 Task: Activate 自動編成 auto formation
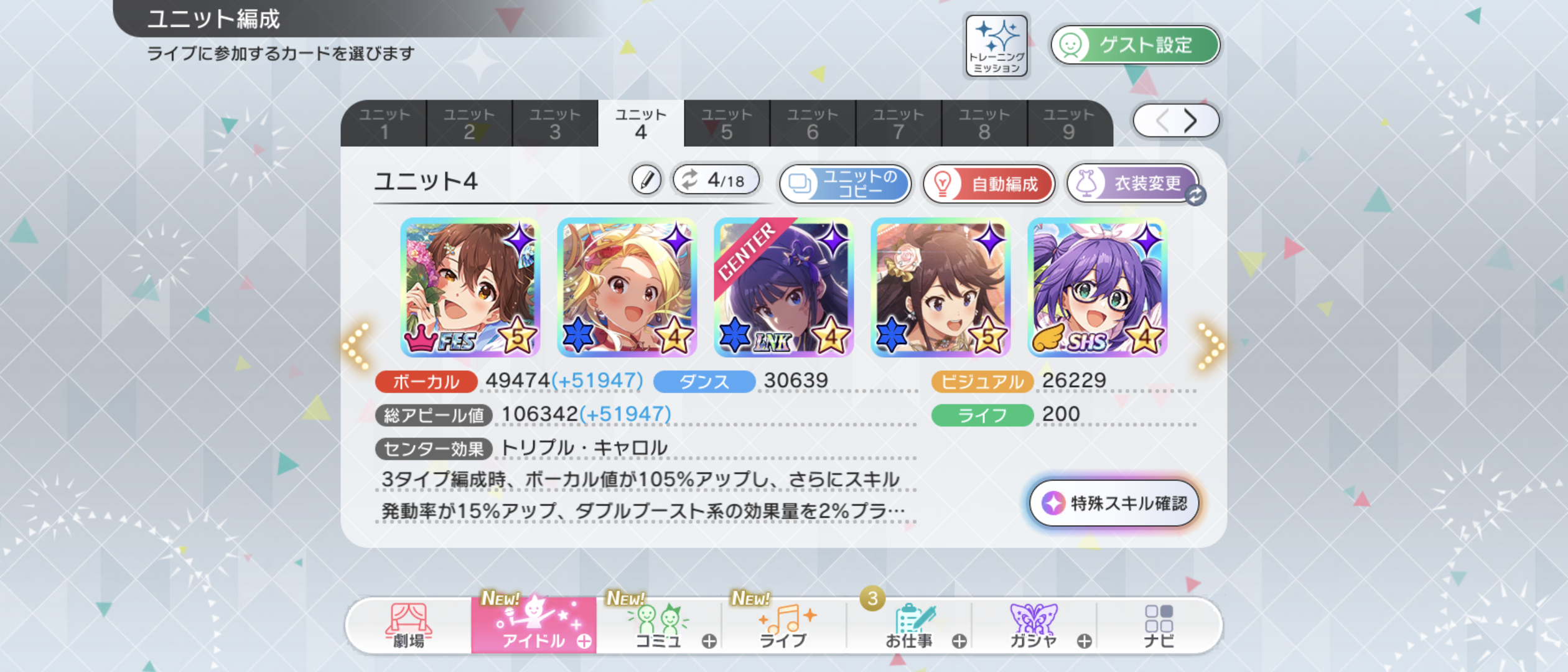[x=989, y=184]
